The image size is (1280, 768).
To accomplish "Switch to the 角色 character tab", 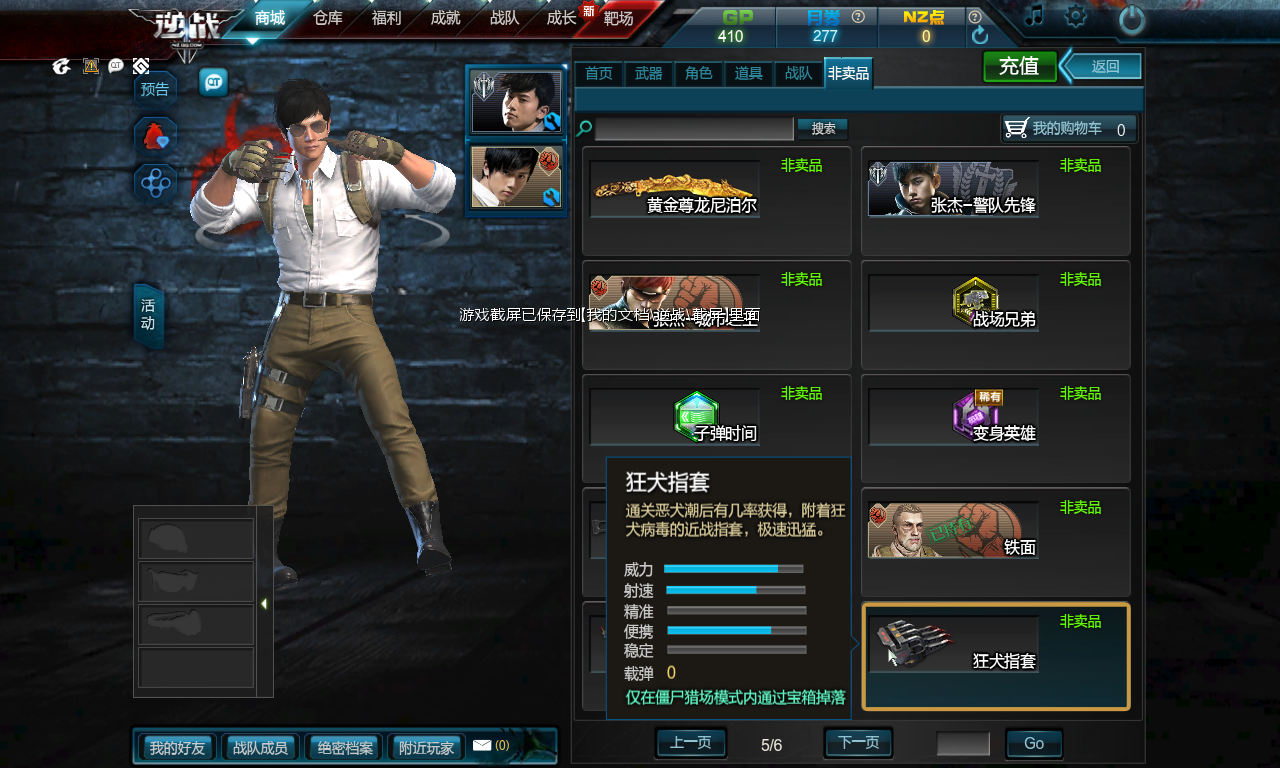I will pos(699,73).
